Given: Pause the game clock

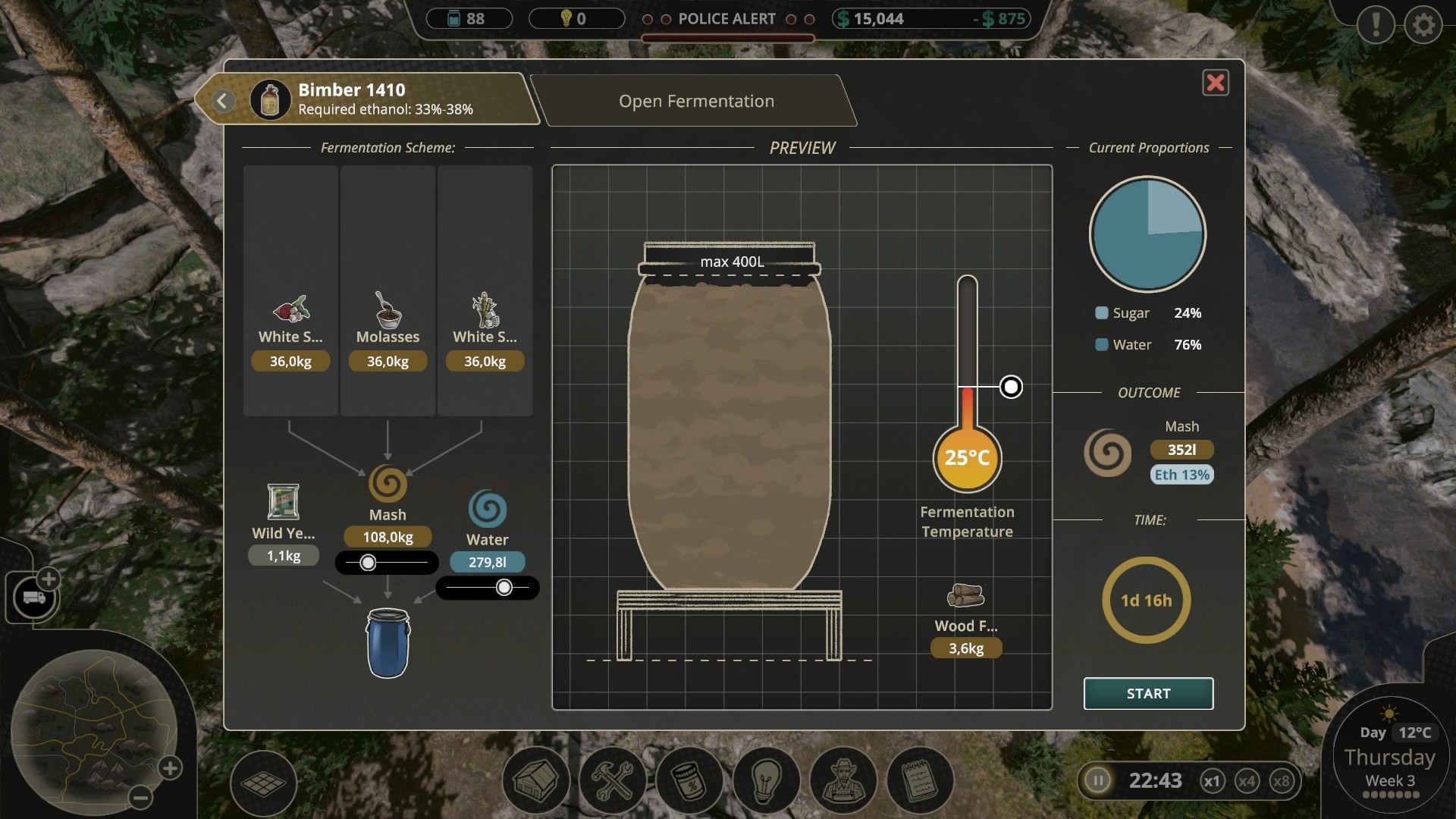Looking at the screenshot, I should click(1097, 780).
